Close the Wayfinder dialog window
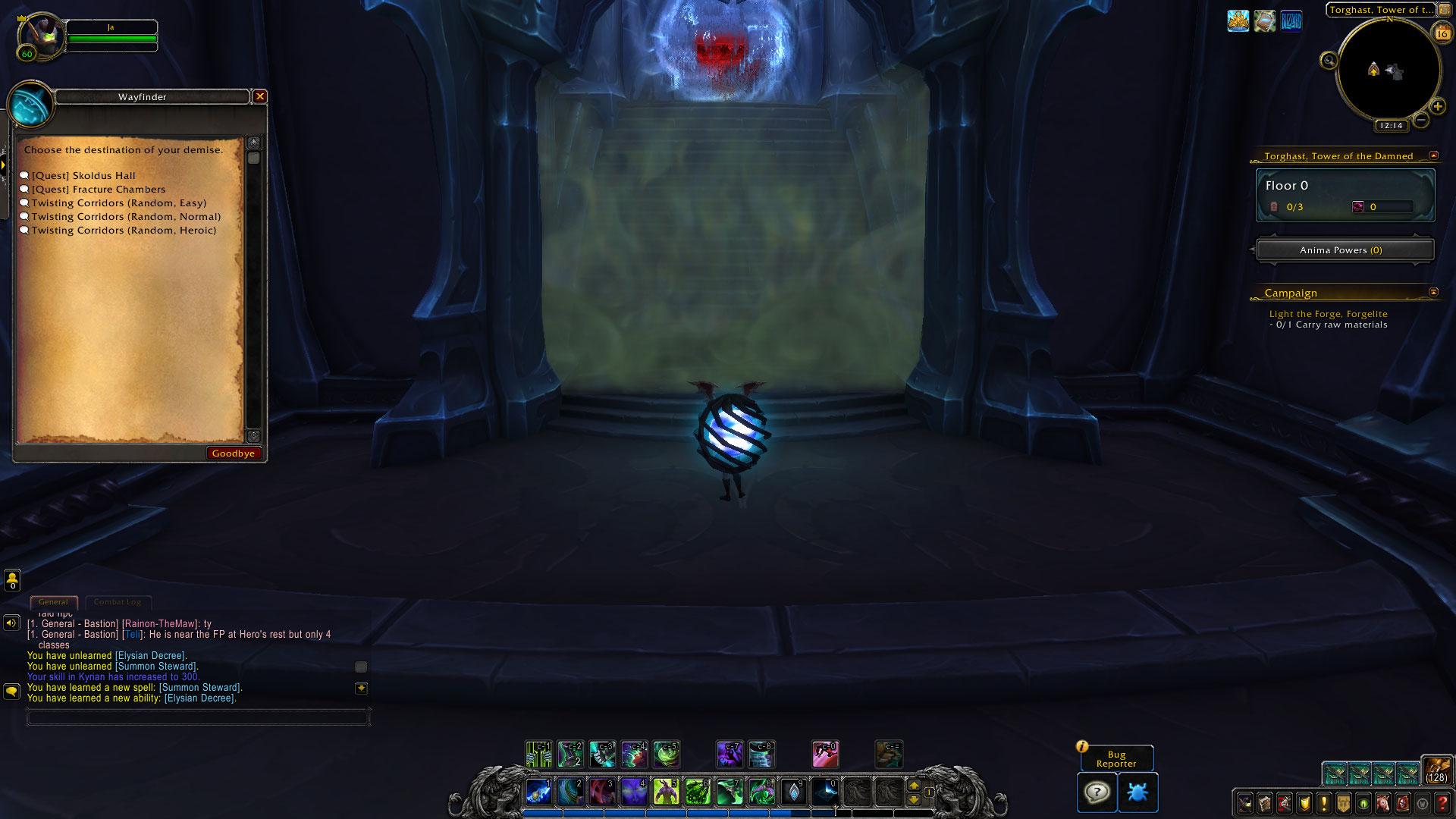The image size is (1456, 819). tap(260, 96)
